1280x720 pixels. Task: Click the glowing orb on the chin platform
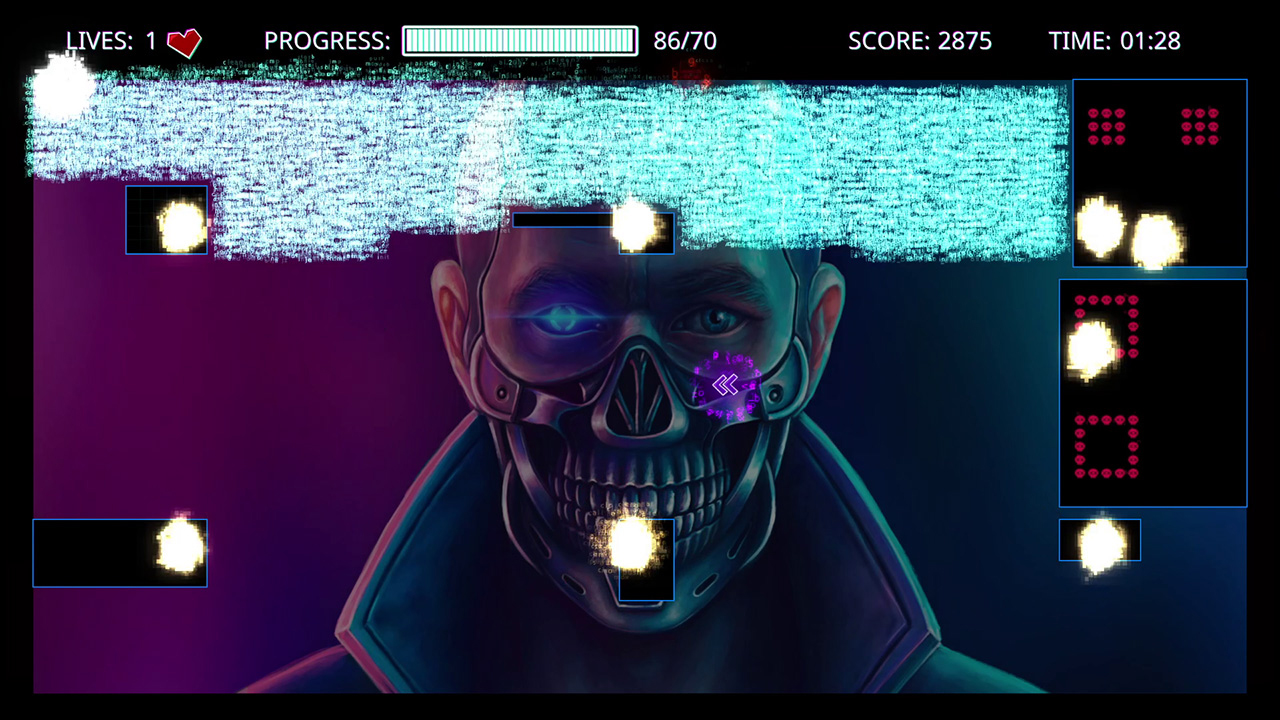[x=634, y=544]
